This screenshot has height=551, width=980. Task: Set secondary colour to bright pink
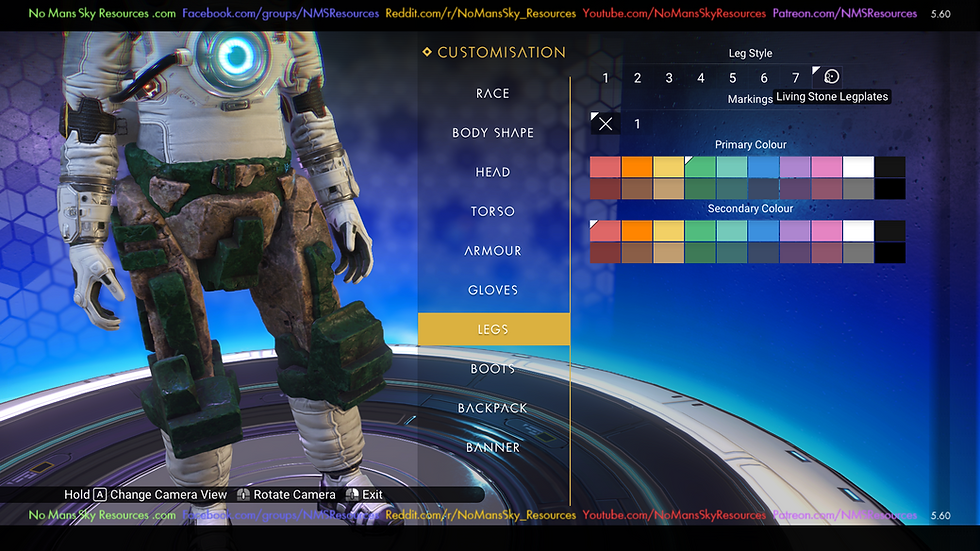coord(826,231)
